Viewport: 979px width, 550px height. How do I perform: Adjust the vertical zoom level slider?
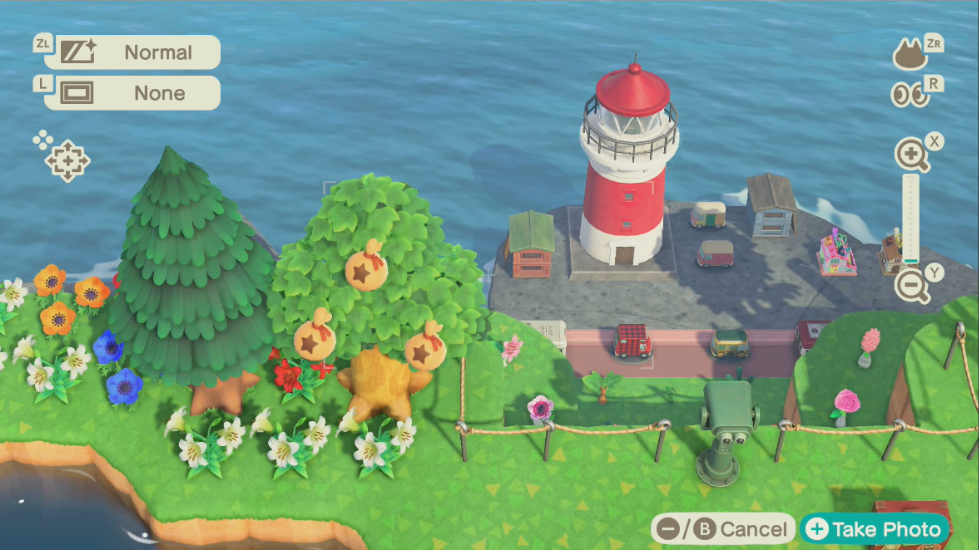[910, 220]
